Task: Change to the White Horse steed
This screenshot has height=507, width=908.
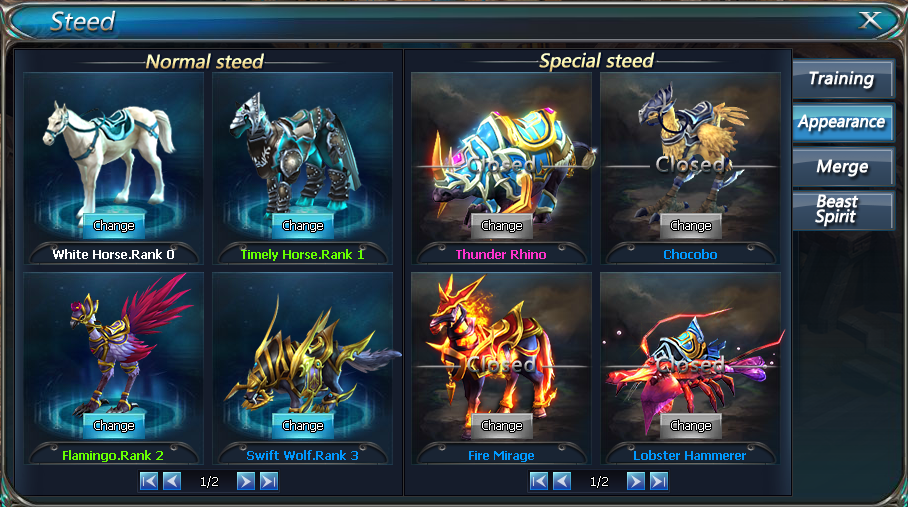Action: tap(113, 225)
